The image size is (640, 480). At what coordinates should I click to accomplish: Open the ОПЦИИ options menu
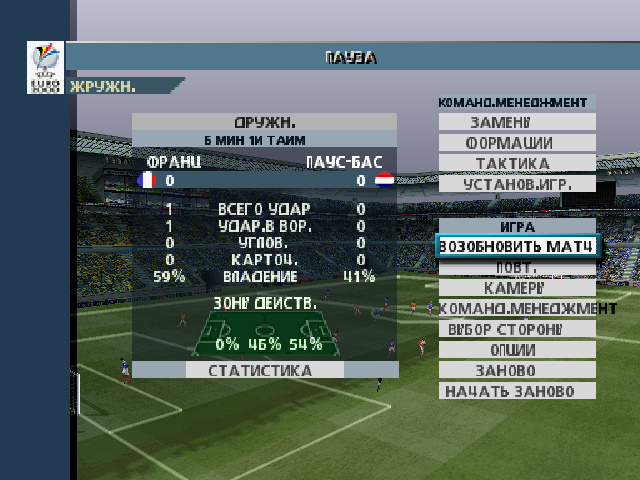coord(516,350)
